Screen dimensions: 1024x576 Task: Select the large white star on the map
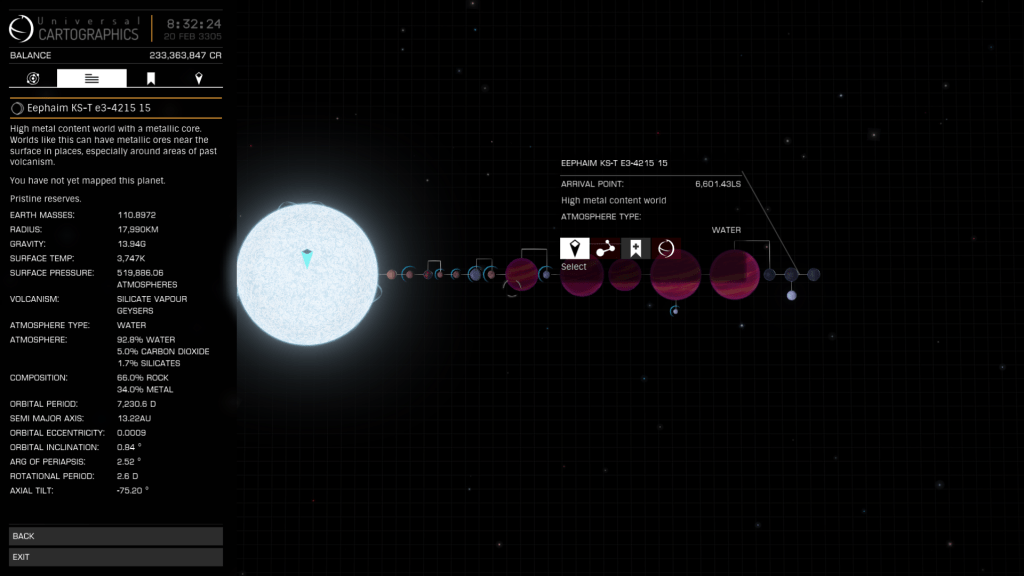[x=308, y=273]
